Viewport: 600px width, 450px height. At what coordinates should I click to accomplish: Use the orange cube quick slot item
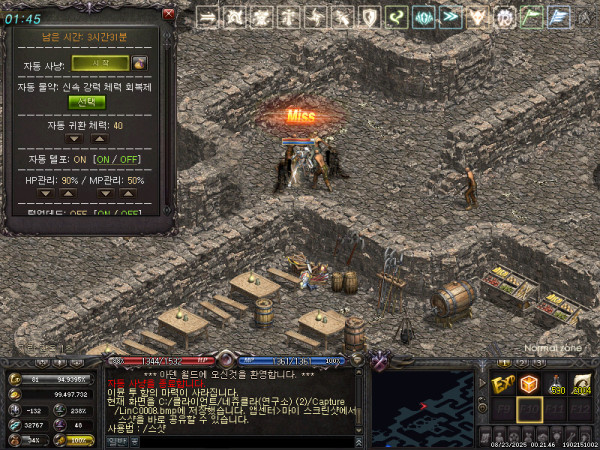[529, 385]
